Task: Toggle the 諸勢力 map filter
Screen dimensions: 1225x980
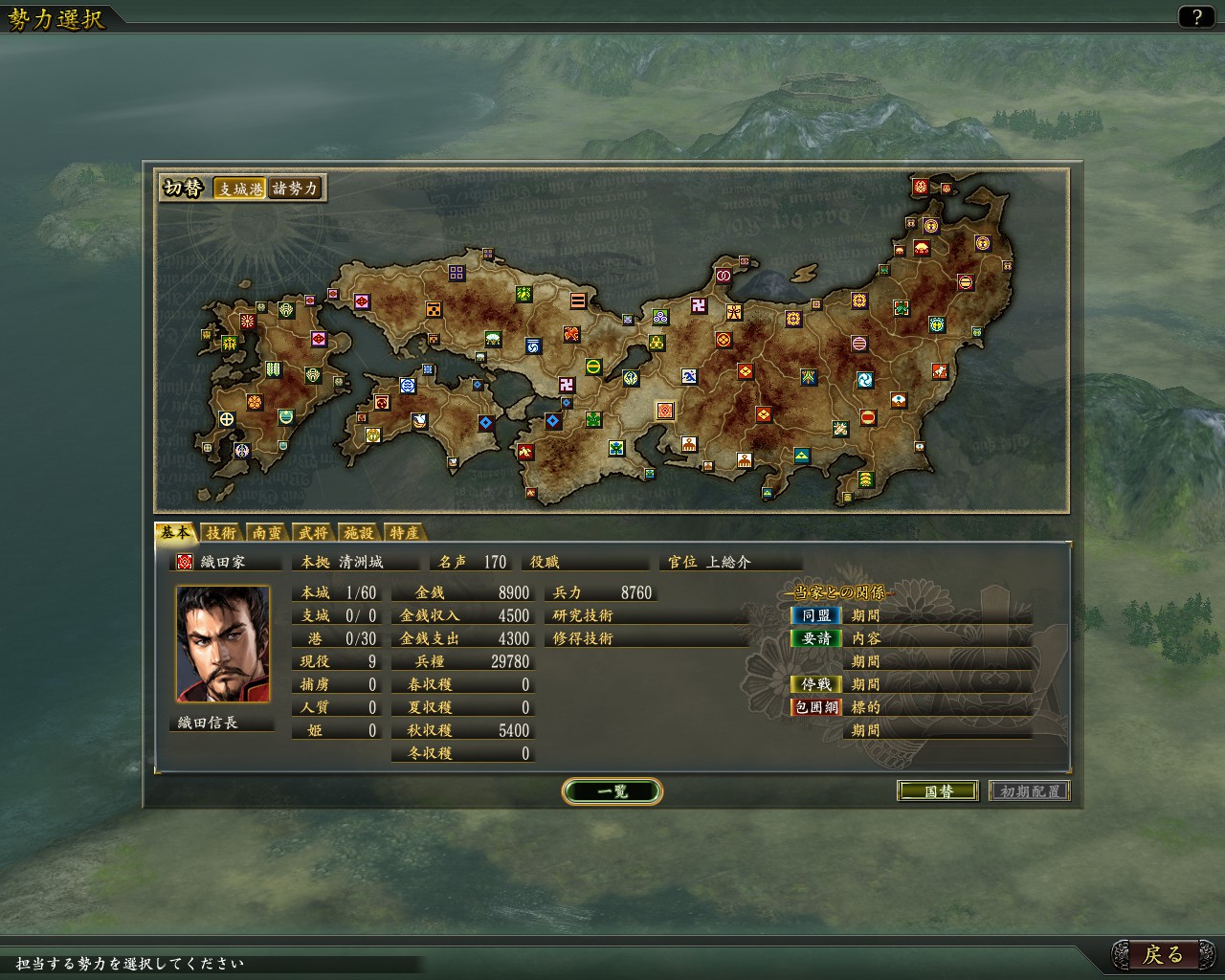Action: point(295,189)
